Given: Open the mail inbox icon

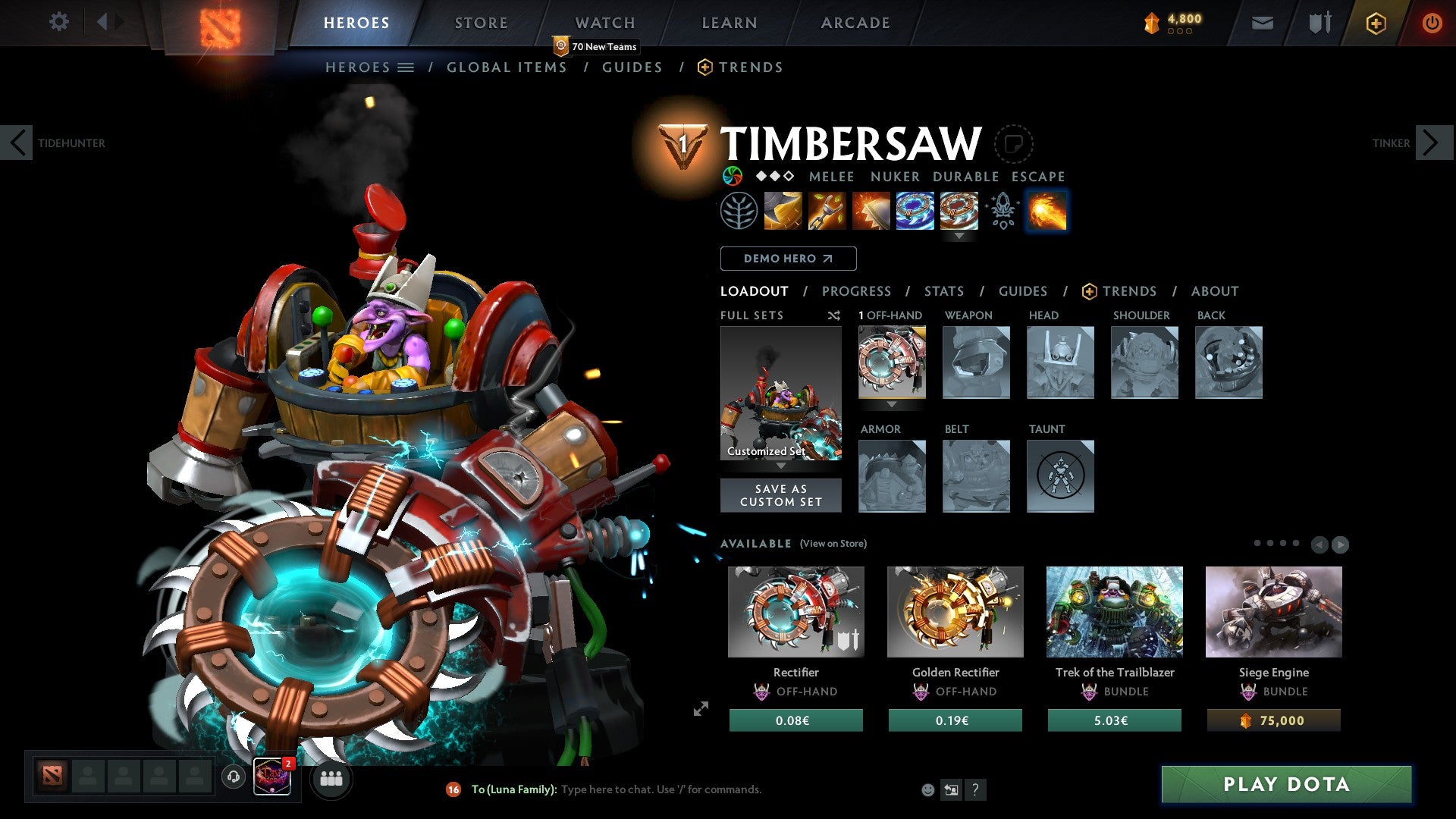Looking at the screenshot, I should click(x=1262, y=23).
